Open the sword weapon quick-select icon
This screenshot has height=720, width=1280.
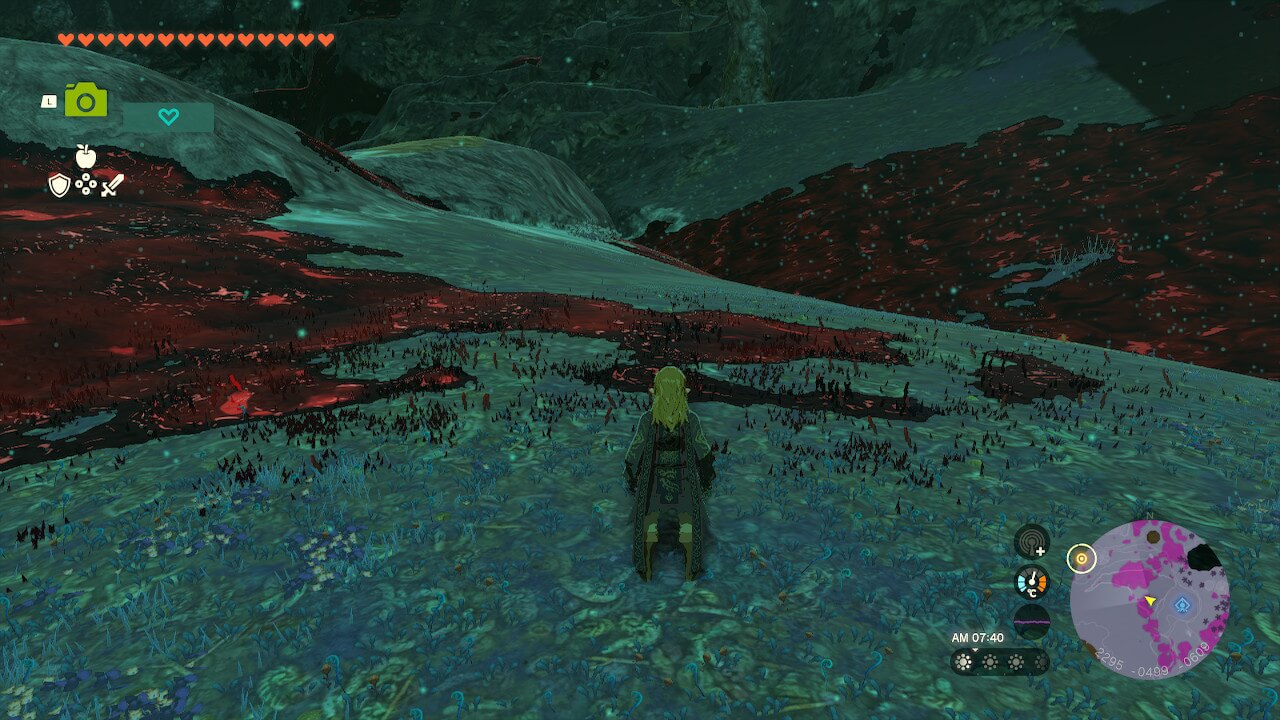112,185
